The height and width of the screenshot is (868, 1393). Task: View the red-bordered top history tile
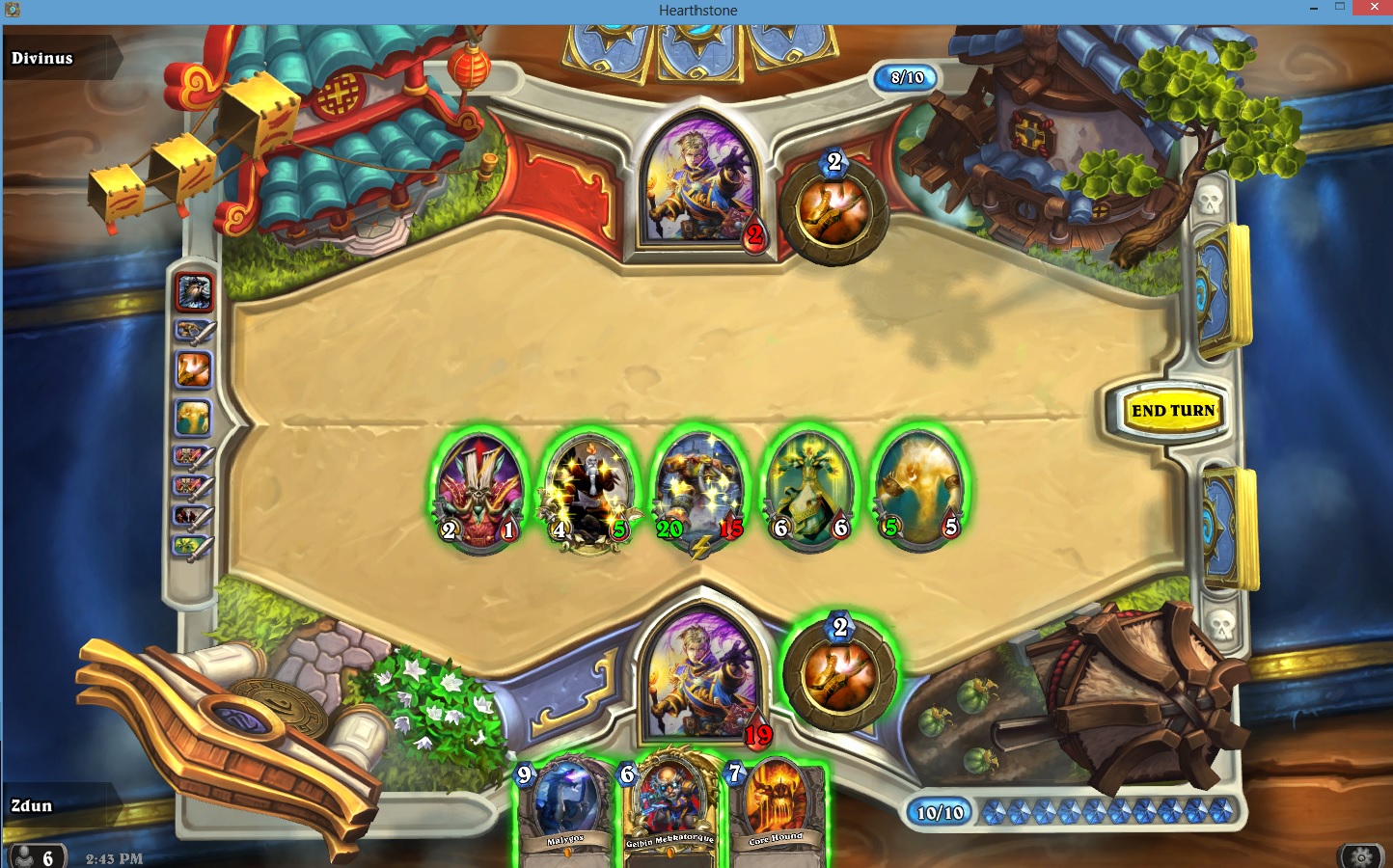click(x=194, y=291)
